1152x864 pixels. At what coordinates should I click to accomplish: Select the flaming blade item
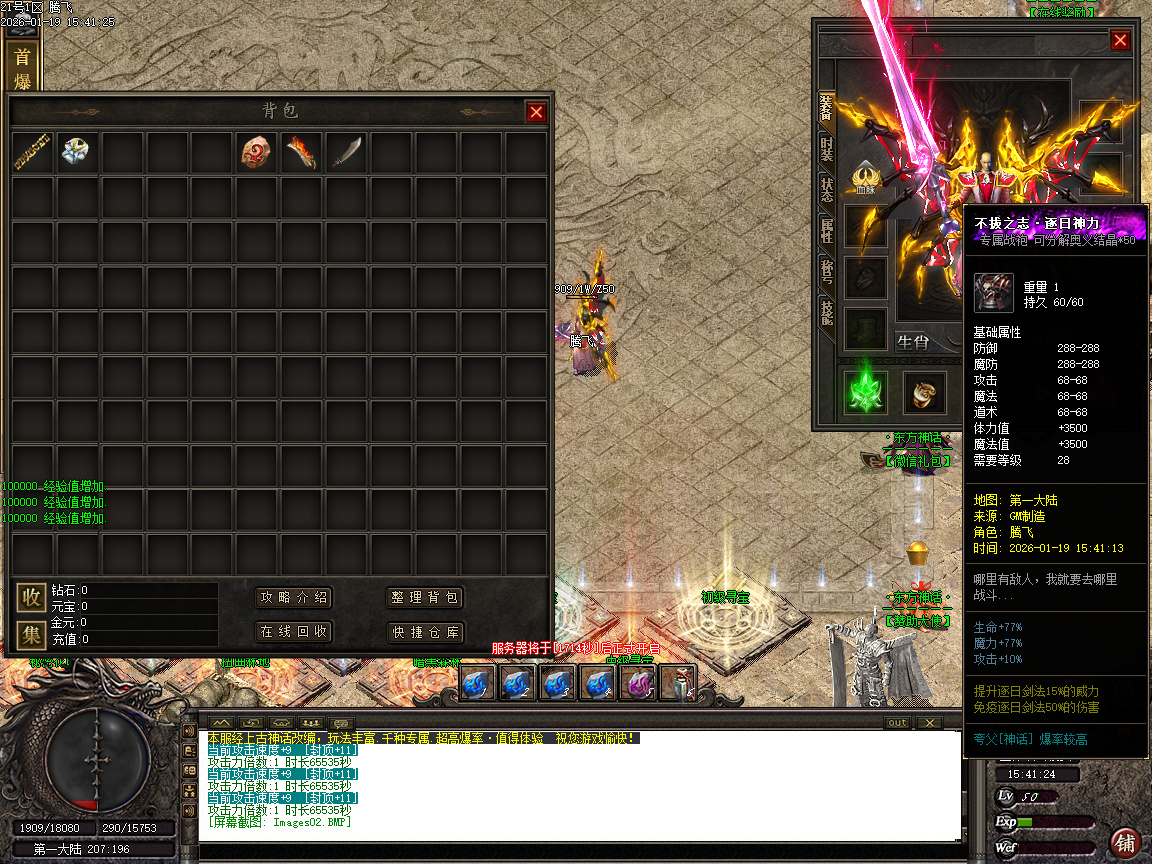(302, 152)
